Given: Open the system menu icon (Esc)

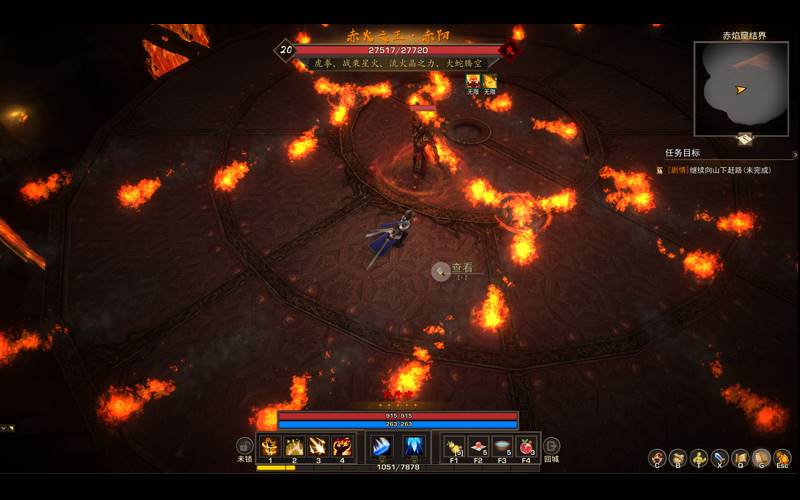Looking at the screenshot, I should (783, 458).
